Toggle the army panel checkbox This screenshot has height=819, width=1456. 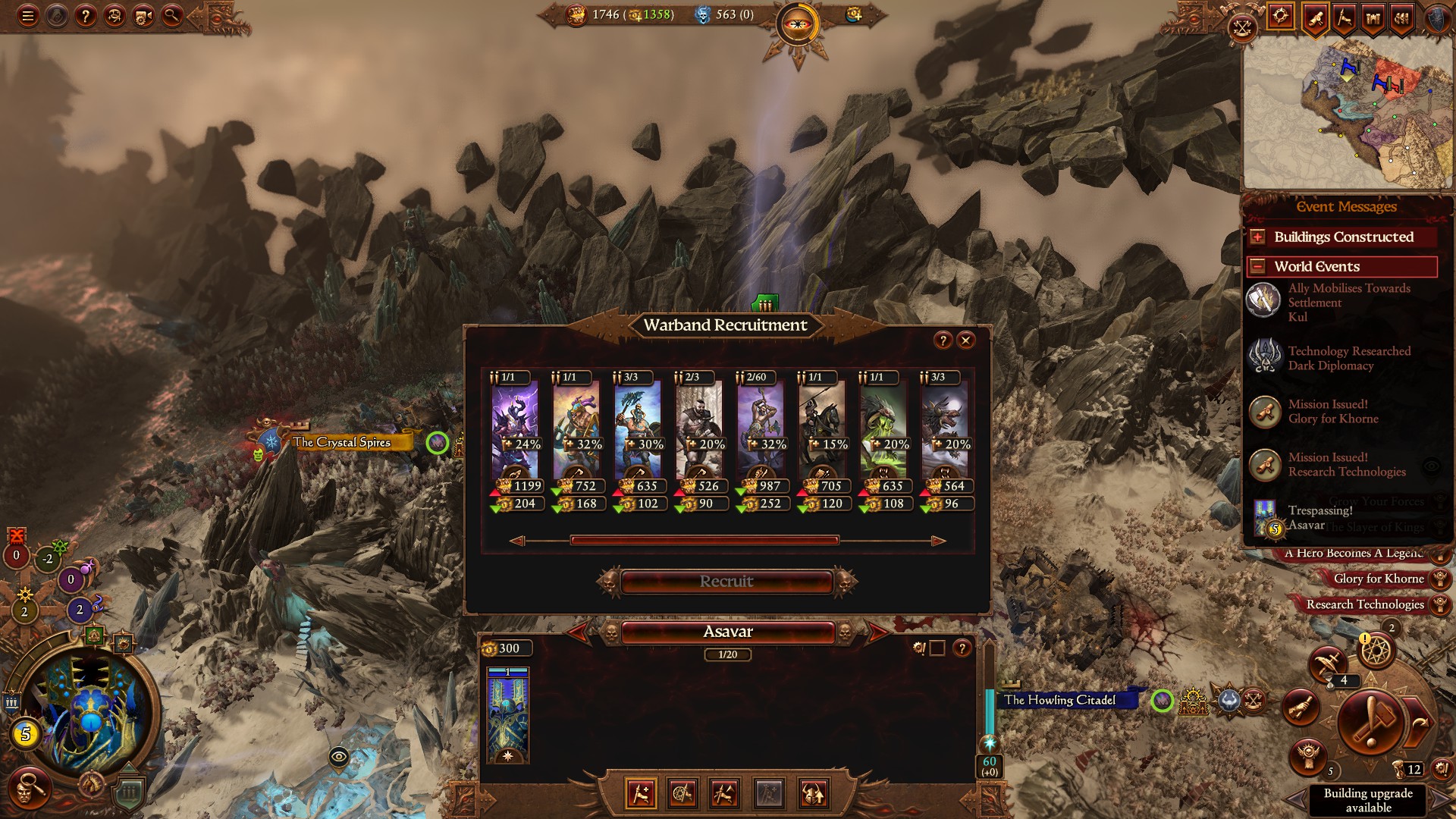[x=937, y=648]
